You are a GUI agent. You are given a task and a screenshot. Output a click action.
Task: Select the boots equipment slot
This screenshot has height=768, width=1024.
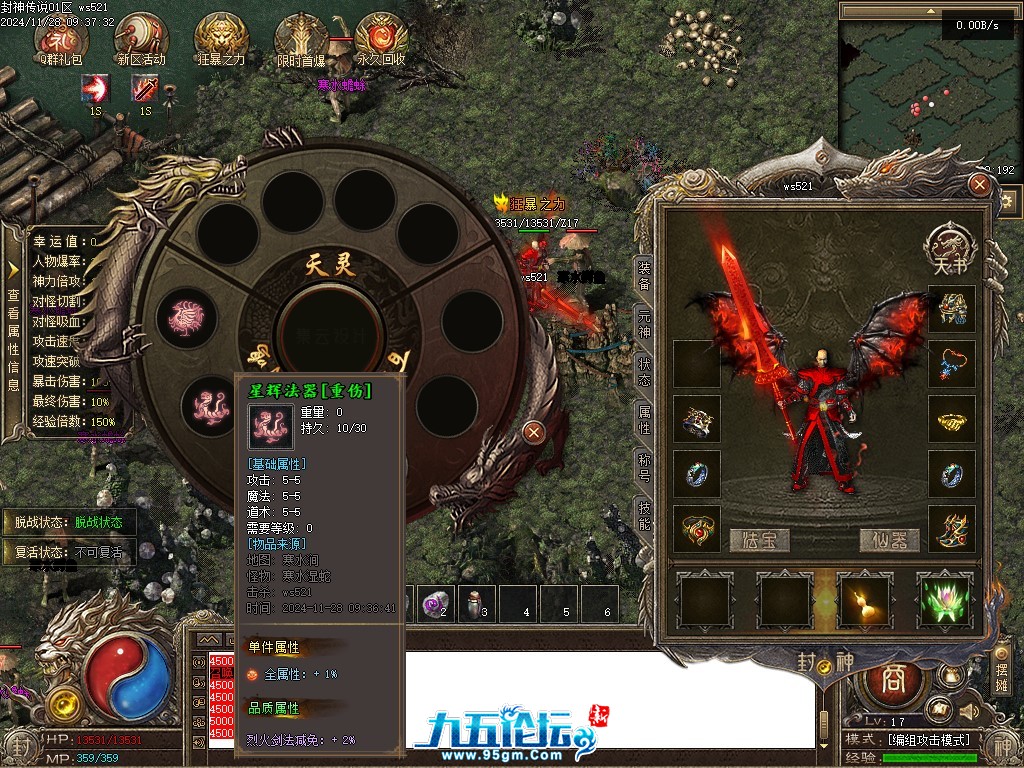point(951,528)
